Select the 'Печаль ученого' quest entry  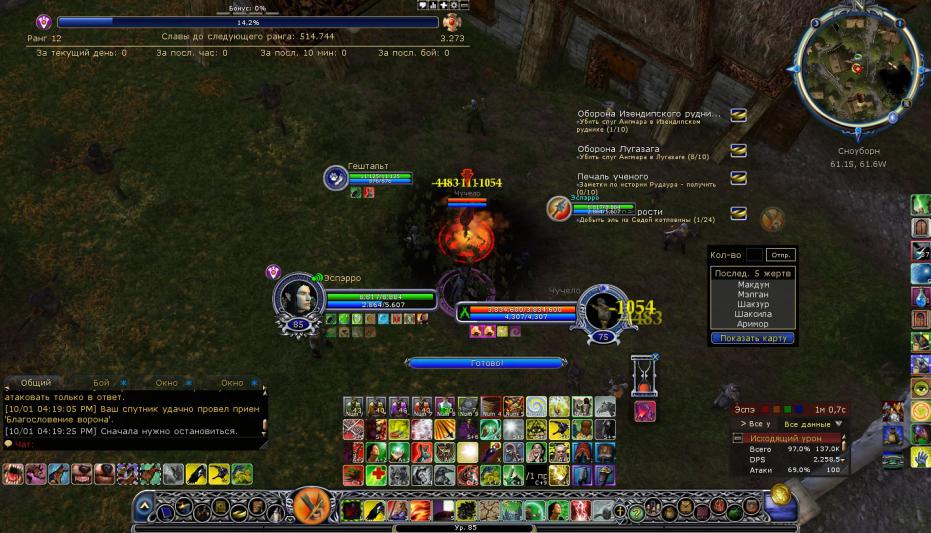coord(612,177)
